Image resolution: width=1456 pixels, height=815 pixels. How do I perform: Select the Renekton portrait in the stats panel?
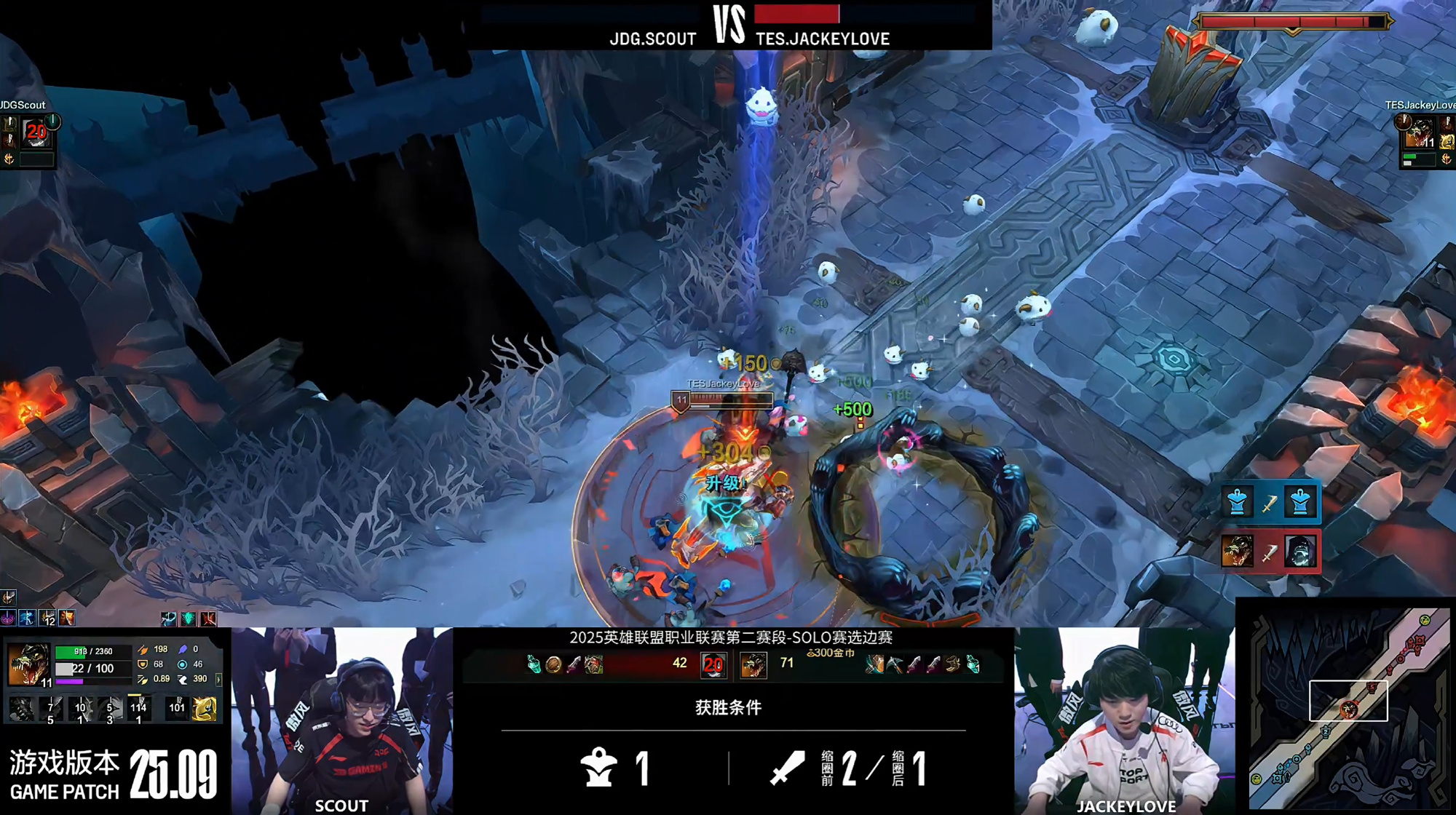coord(28,664)
